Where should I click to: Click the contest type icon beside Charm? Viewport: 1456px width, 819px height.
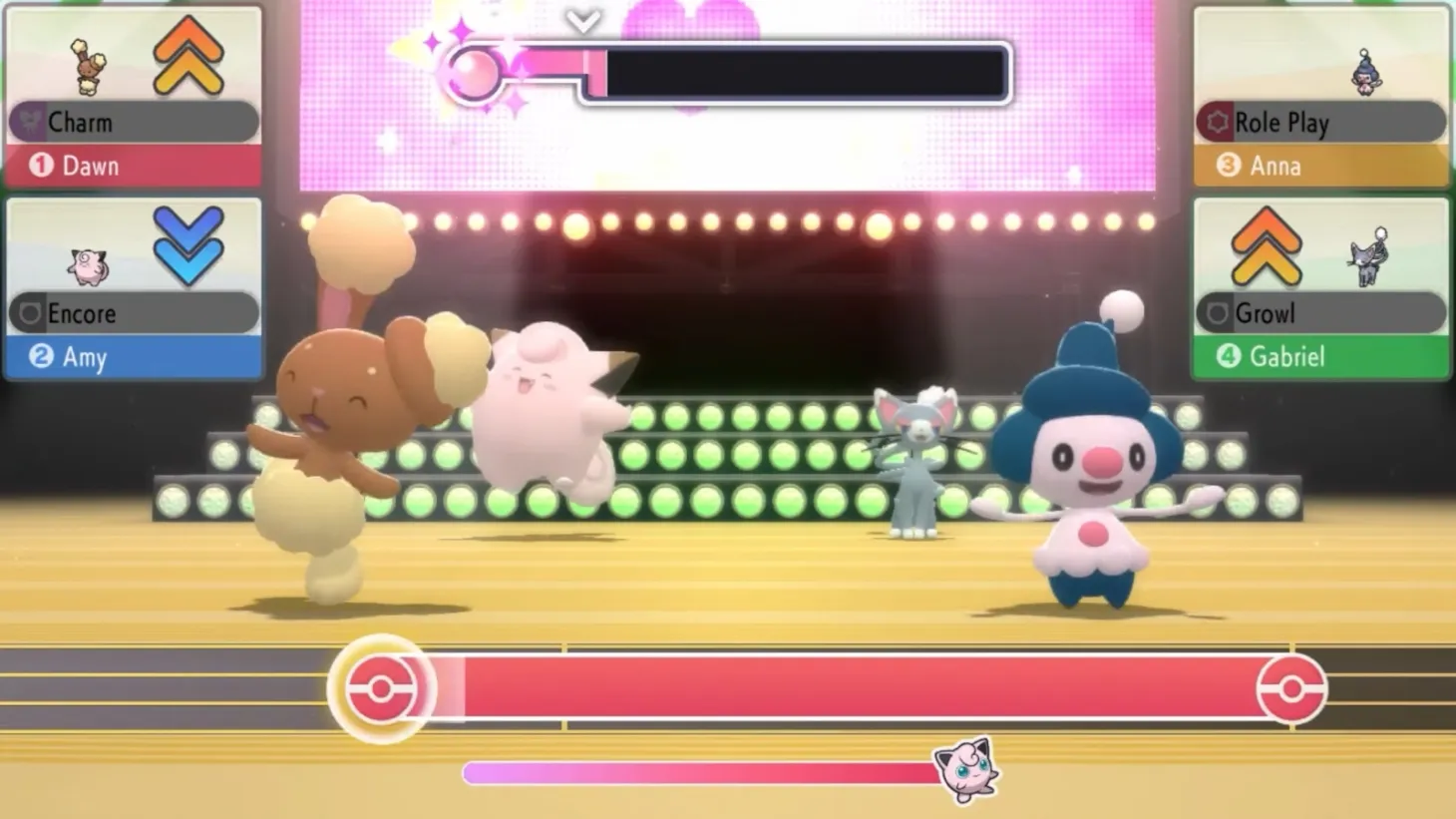click(30, 122)
